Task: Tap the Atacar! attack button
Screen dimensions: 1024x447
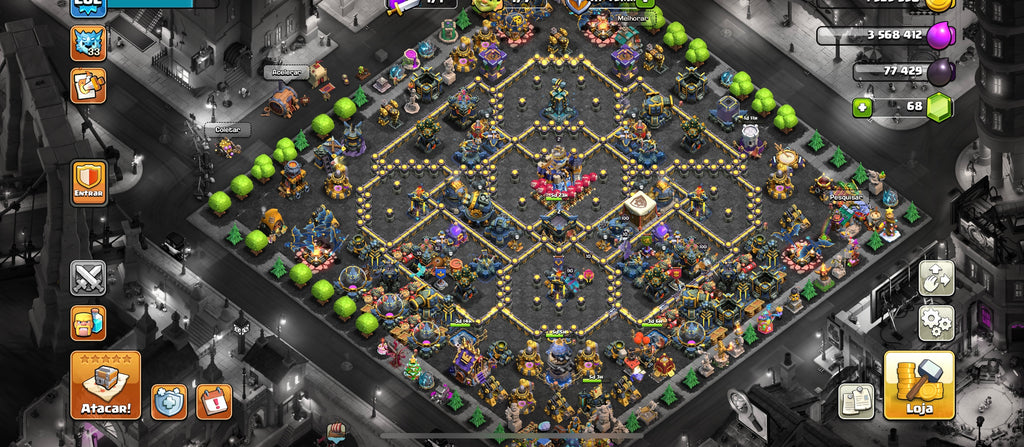Action: click(x=105, y=385)
